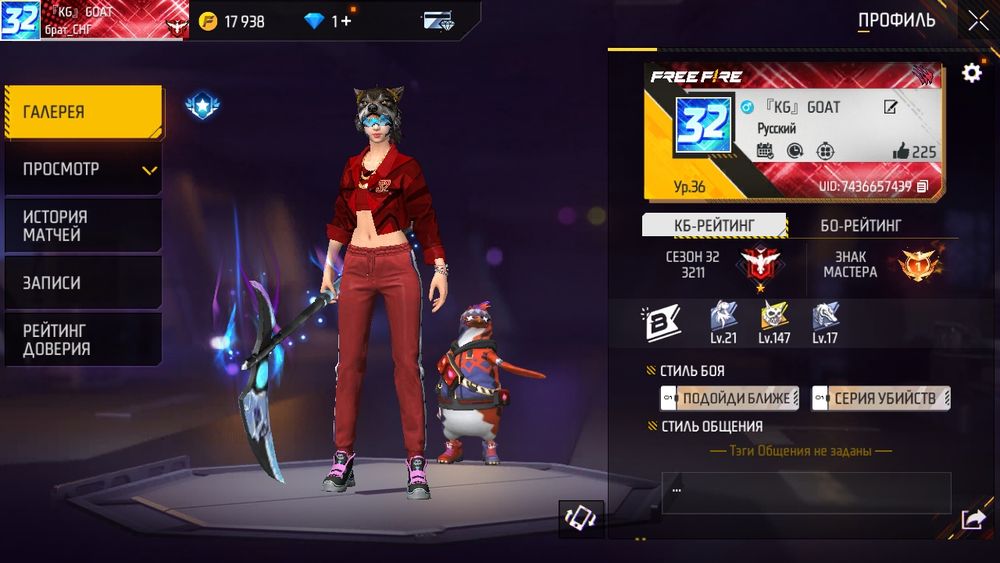Rotate the character view with phone icon
Image resolution: width=1000 pixels, height=563 pixels.
(580, 518)
